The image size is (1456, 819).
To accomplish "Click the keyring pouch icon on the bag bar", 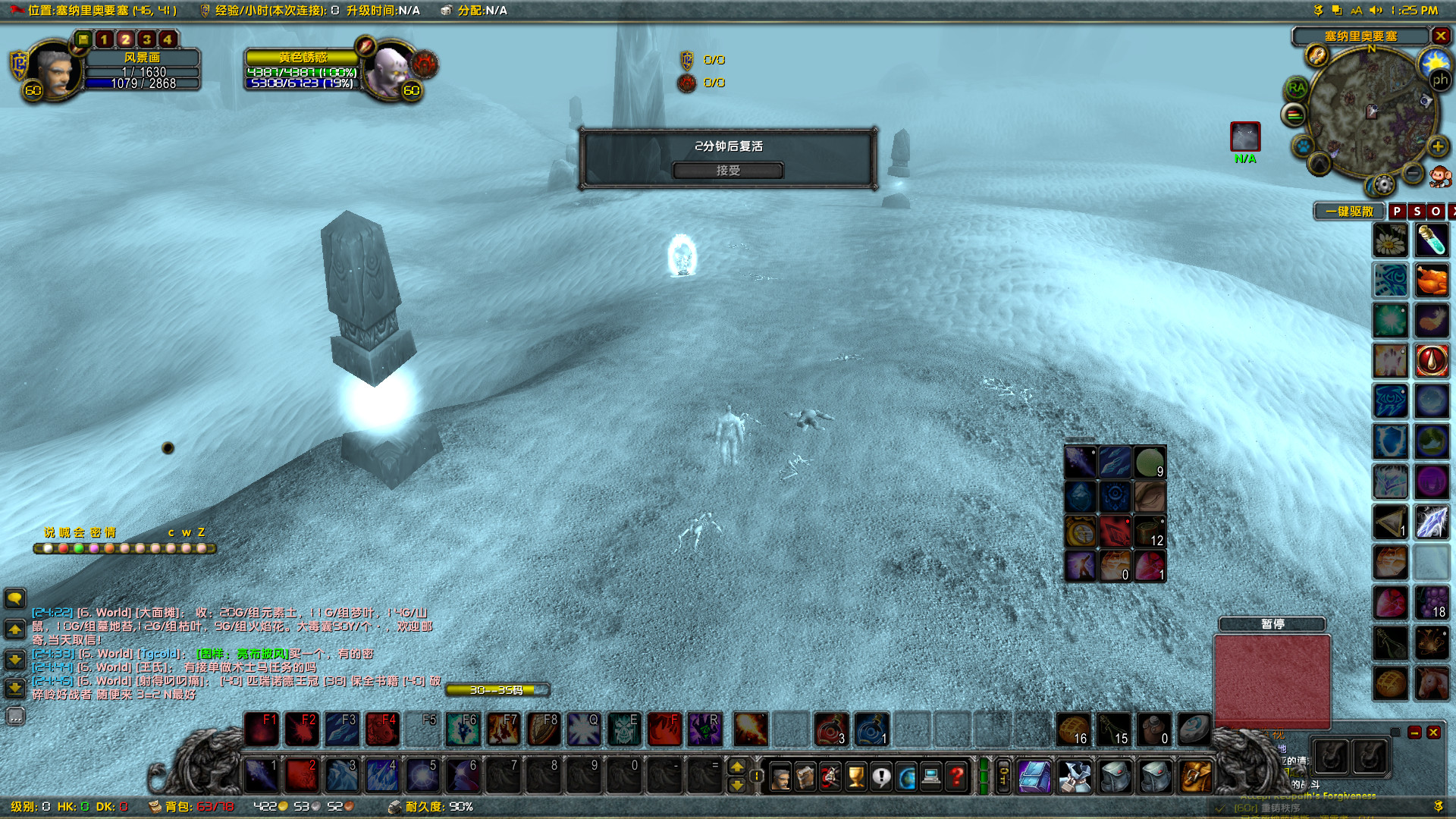I will [1003, 777].
